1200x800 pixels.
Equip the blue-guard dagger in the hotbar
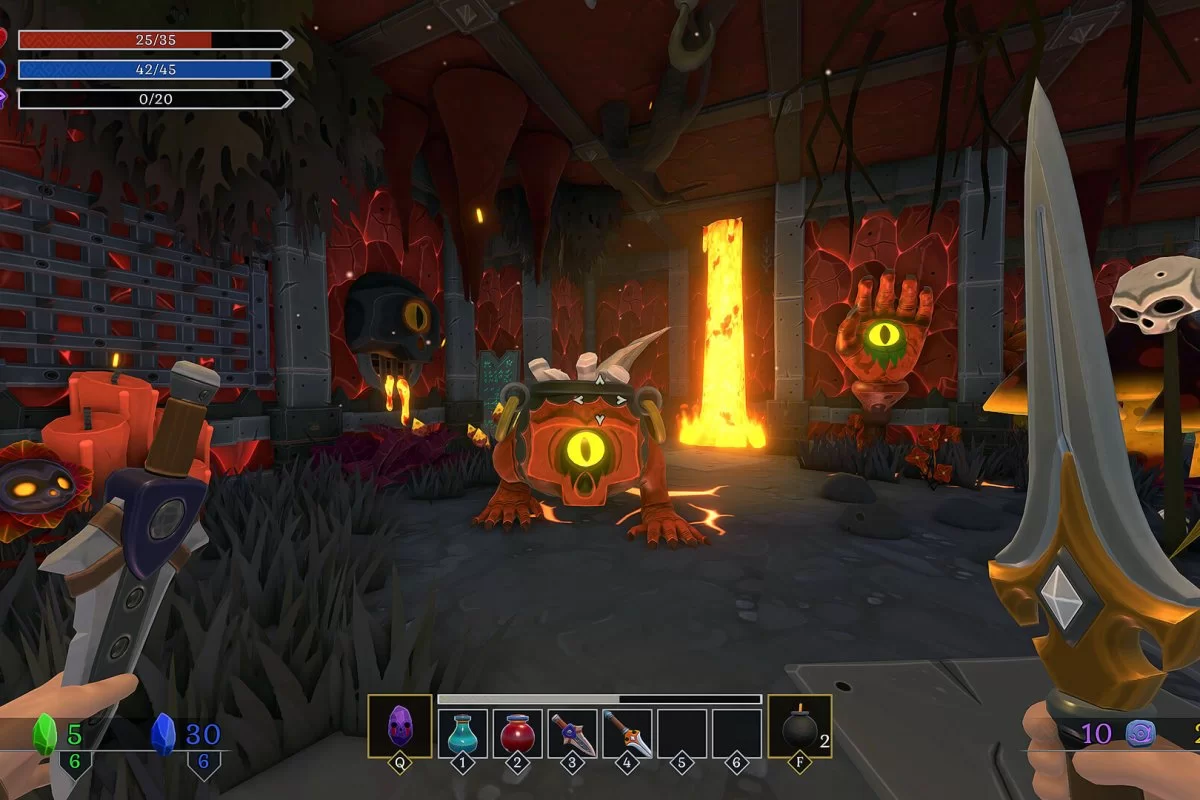[x=573, y=733]
